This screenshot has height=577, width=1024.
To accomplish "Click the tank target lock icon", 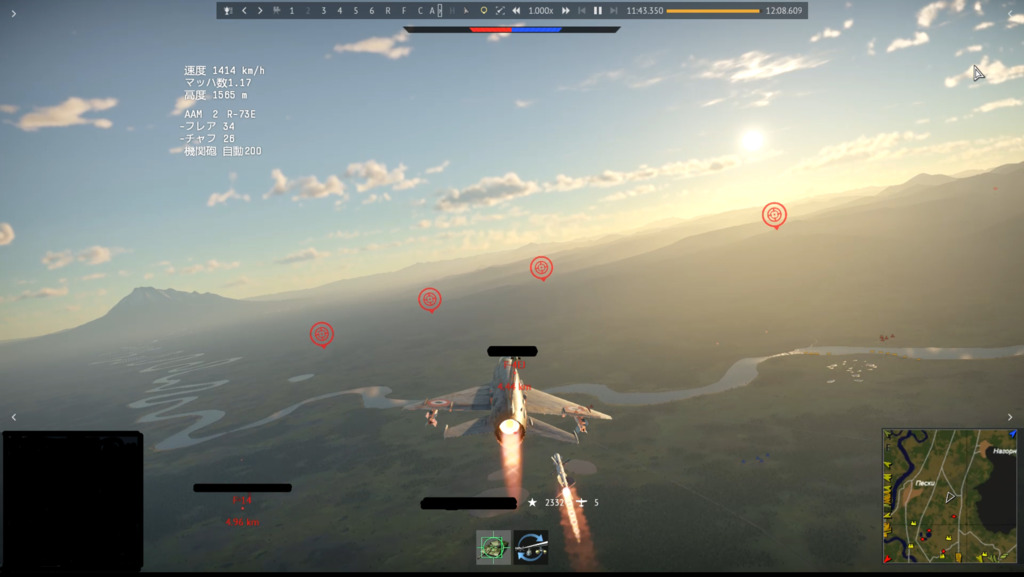I will coord(493,547).
